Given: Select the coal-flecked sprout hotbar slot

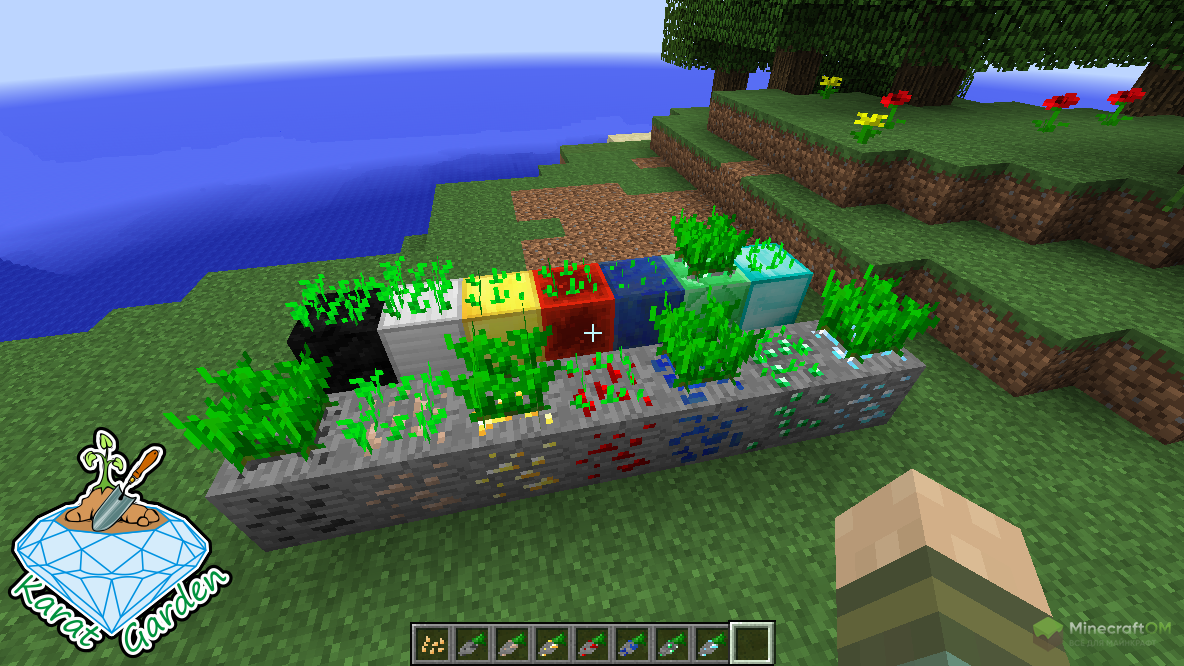Looking at the screenshot, I should click(x=472, y=642).
